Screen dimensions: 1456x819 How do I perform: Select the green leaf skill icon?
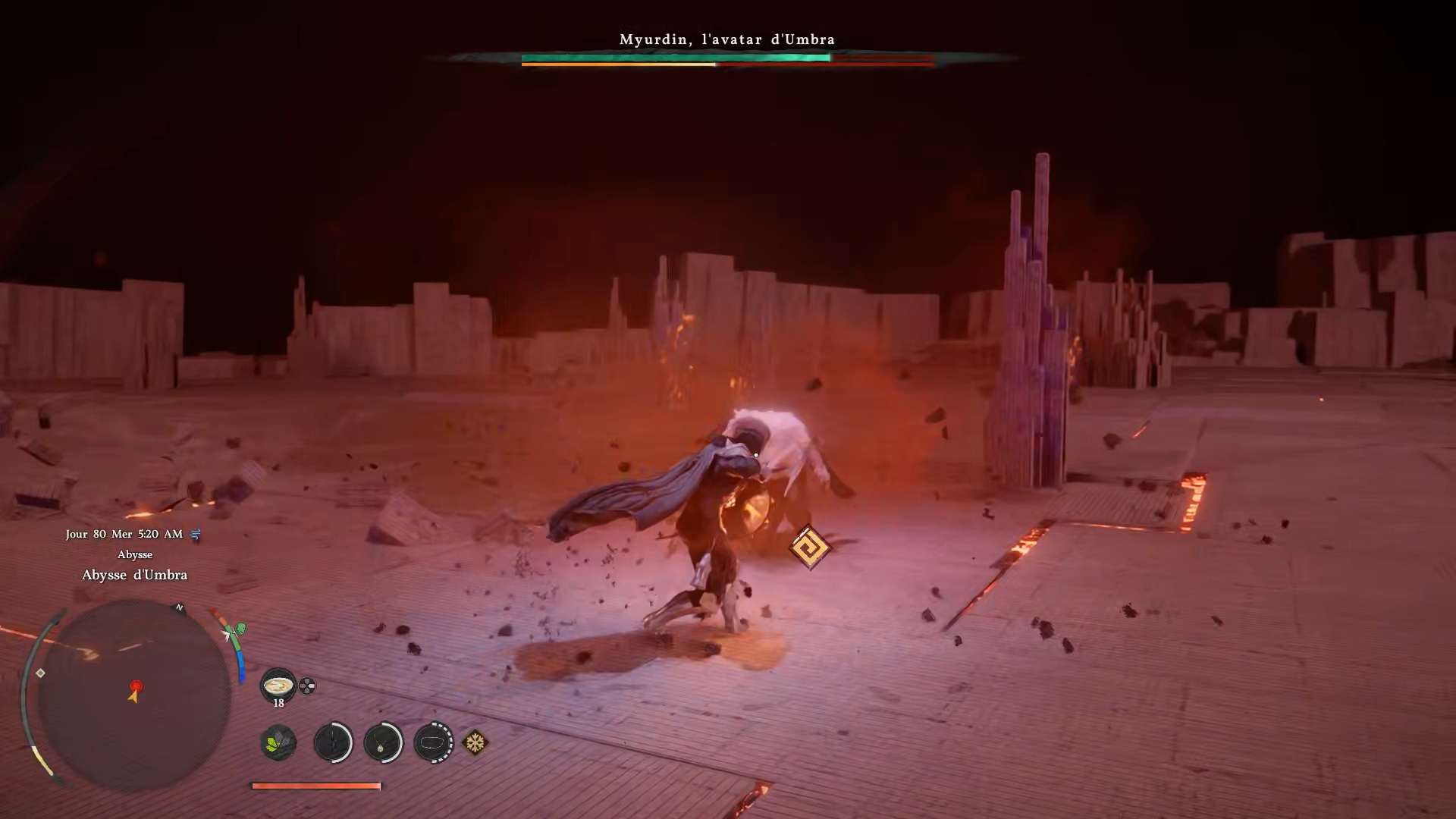tap(278, 742)
